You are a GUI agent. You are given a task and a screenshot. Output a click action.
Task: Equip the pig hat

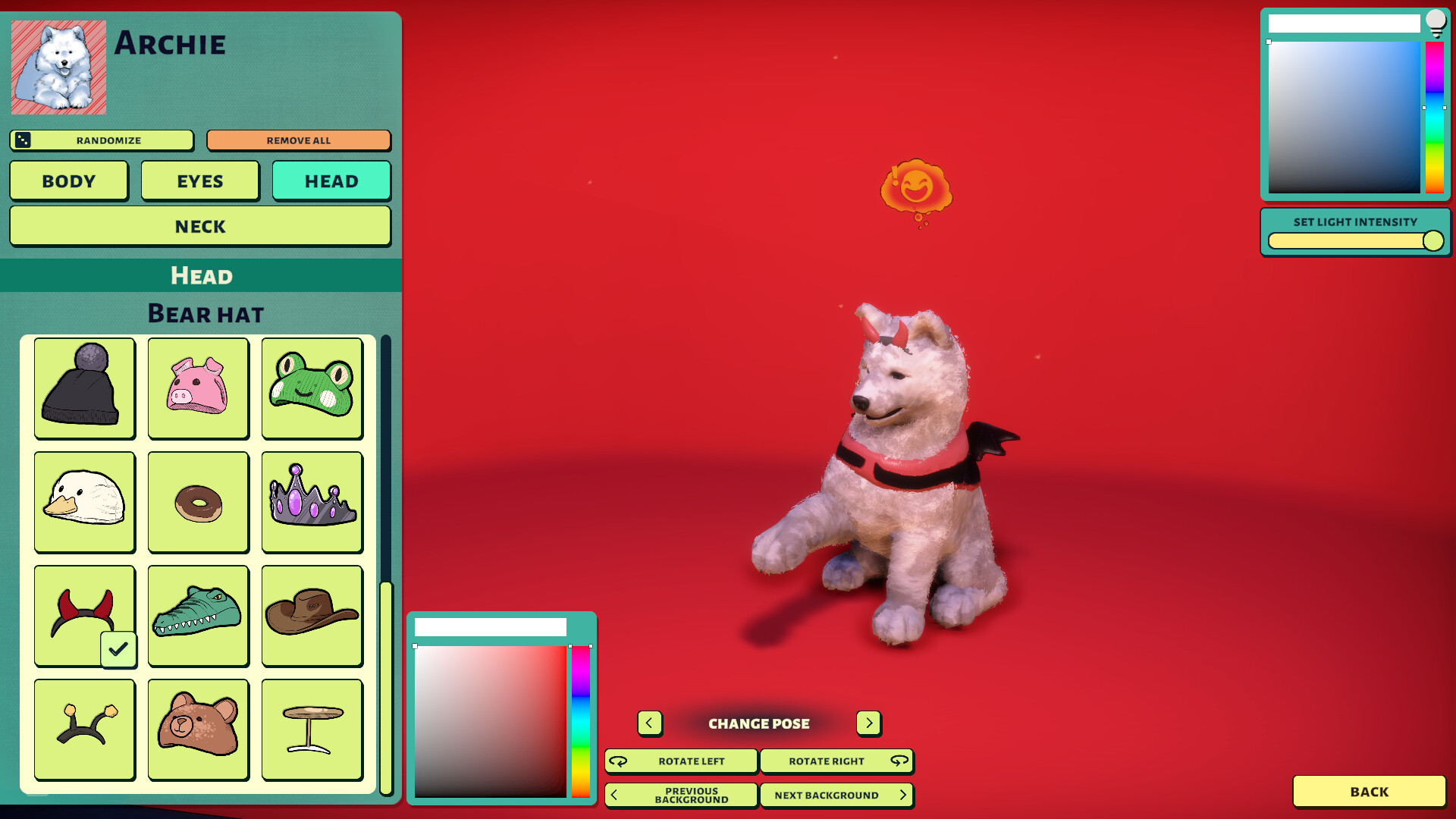point(198,389)
